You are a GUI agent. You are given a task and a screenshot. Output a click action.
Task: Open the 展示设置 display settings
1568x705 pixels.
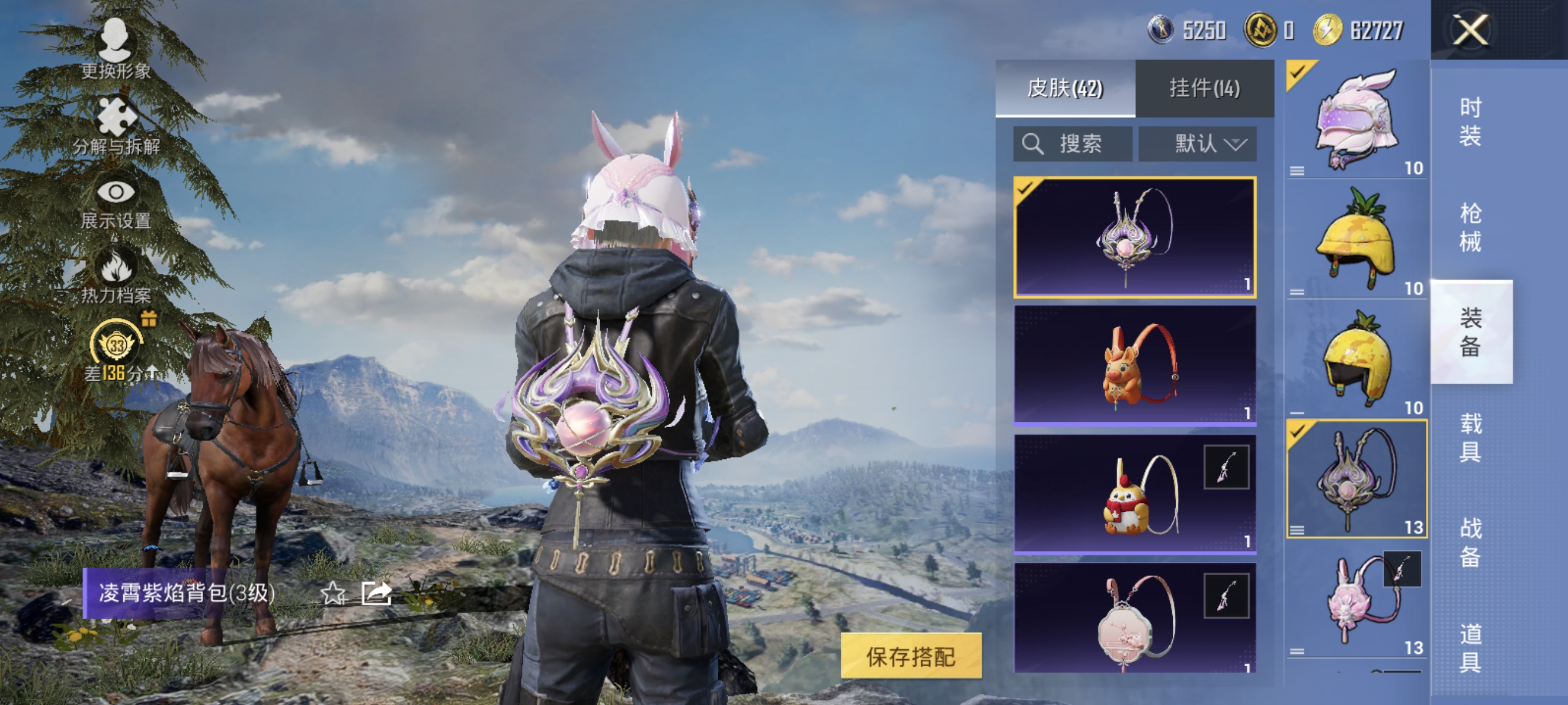coord(117,193)
